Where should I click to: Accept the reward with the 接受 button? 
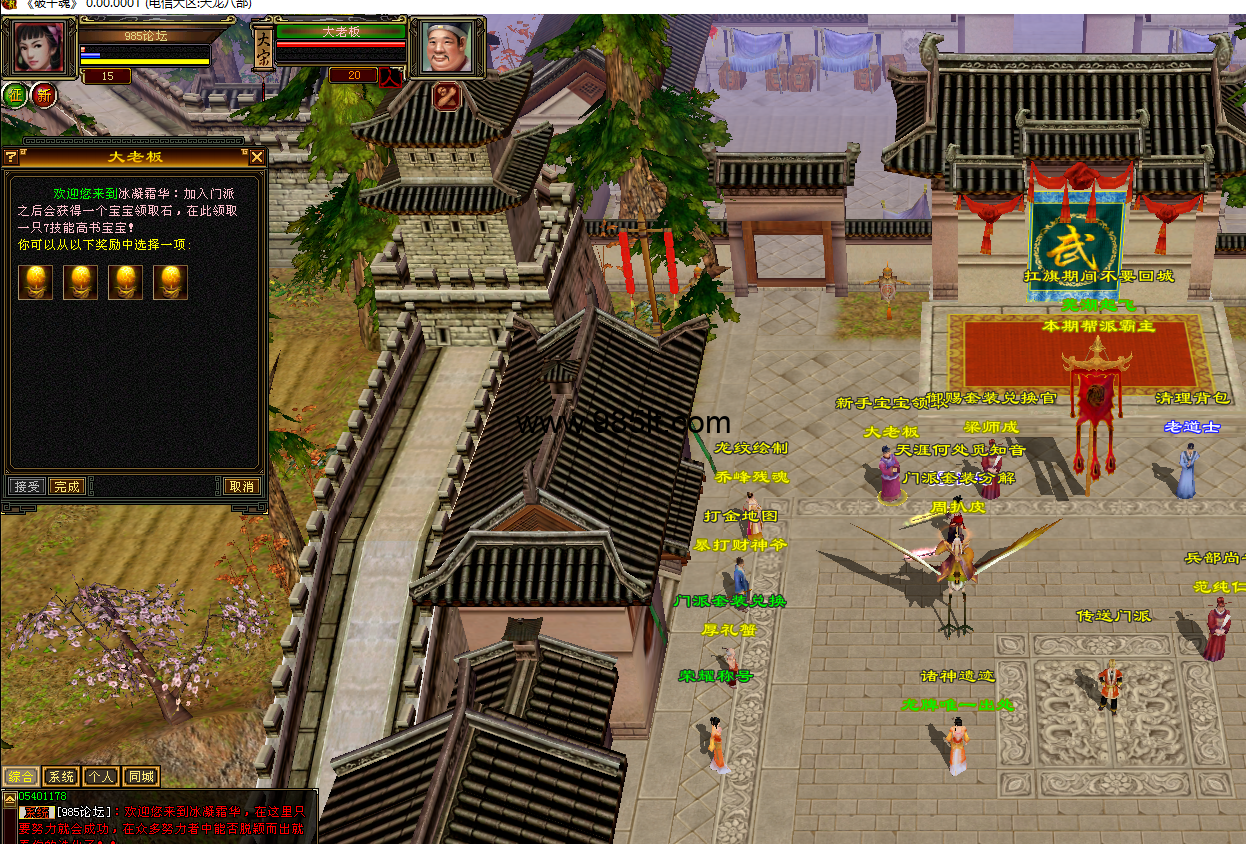(27, 486)
